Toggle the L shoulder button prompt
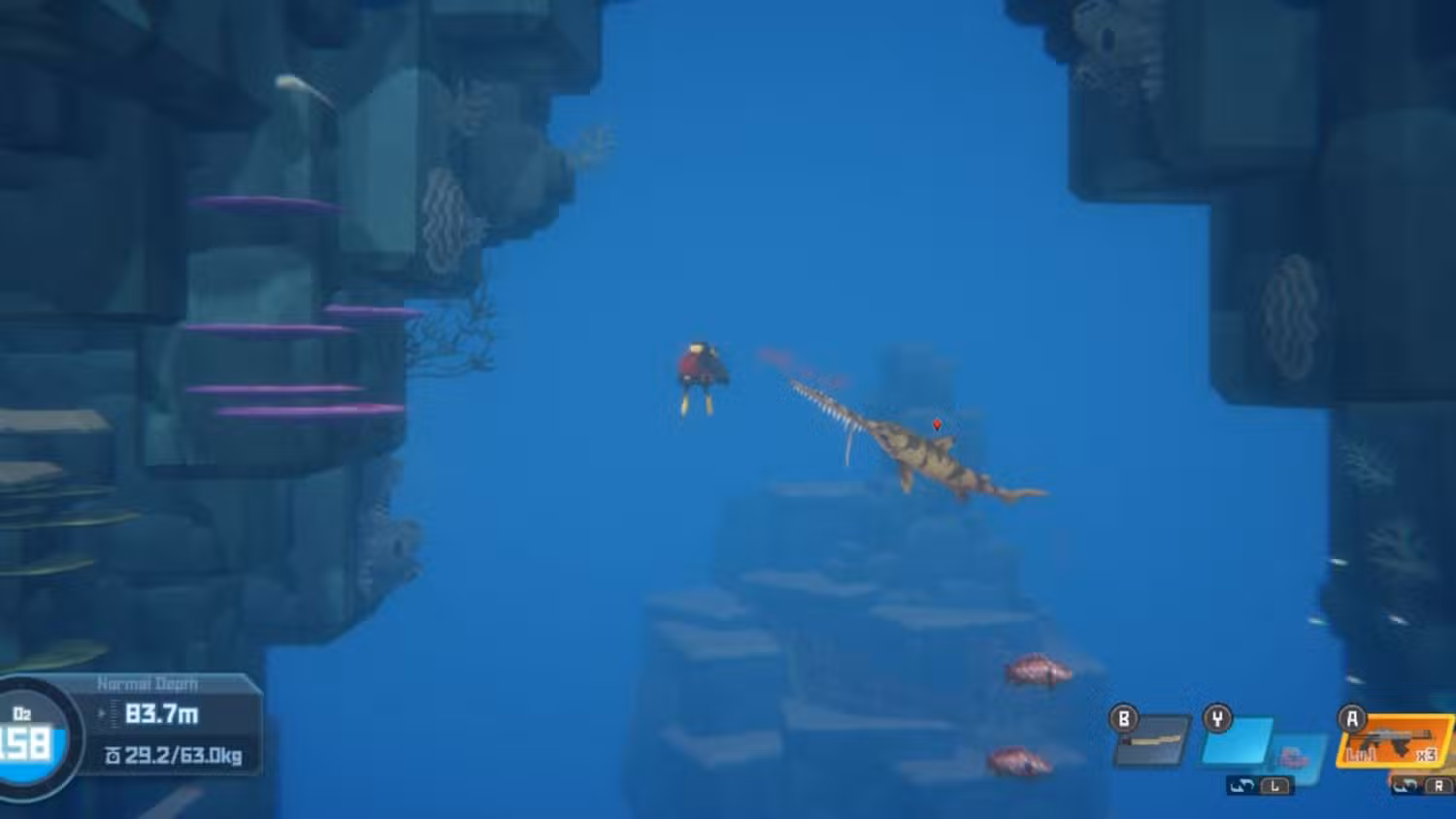 tap(1274, 786)
